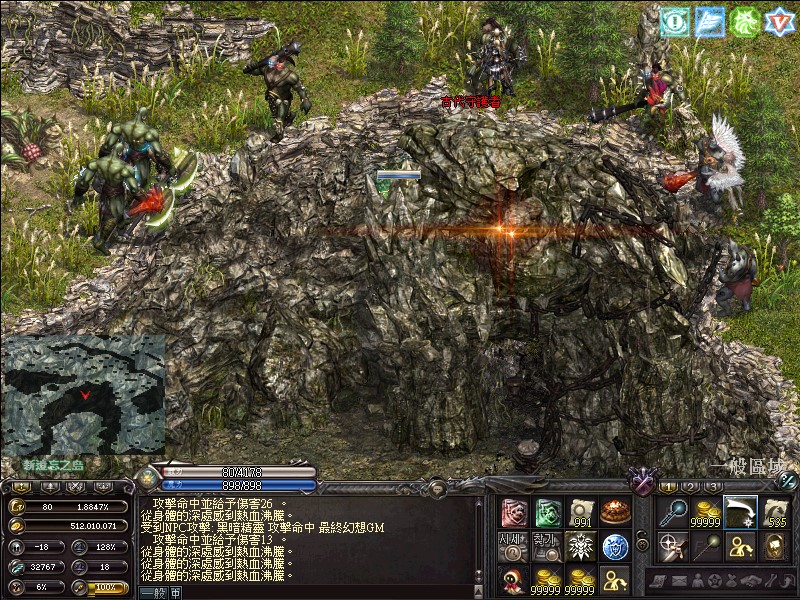800x600 pixels.
Task: Select the red-hooded doll slot
Action: [x=514, y=579]
